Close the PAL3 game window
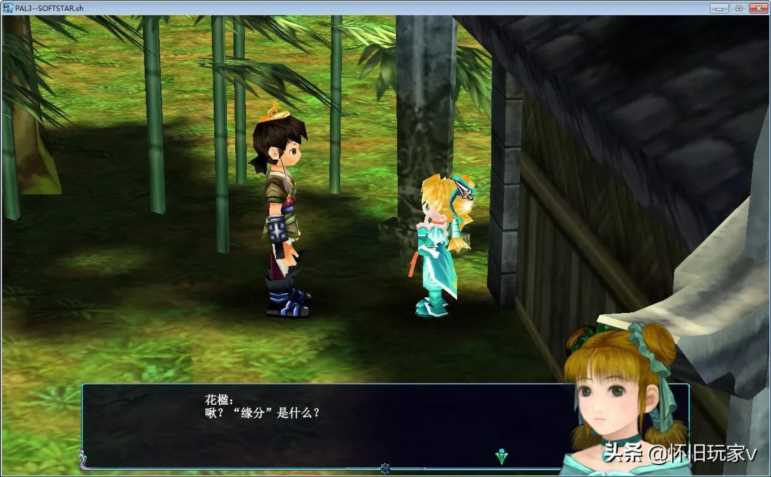Image resolution: width=771 pixels, height=477 pixels. (759, 7)
